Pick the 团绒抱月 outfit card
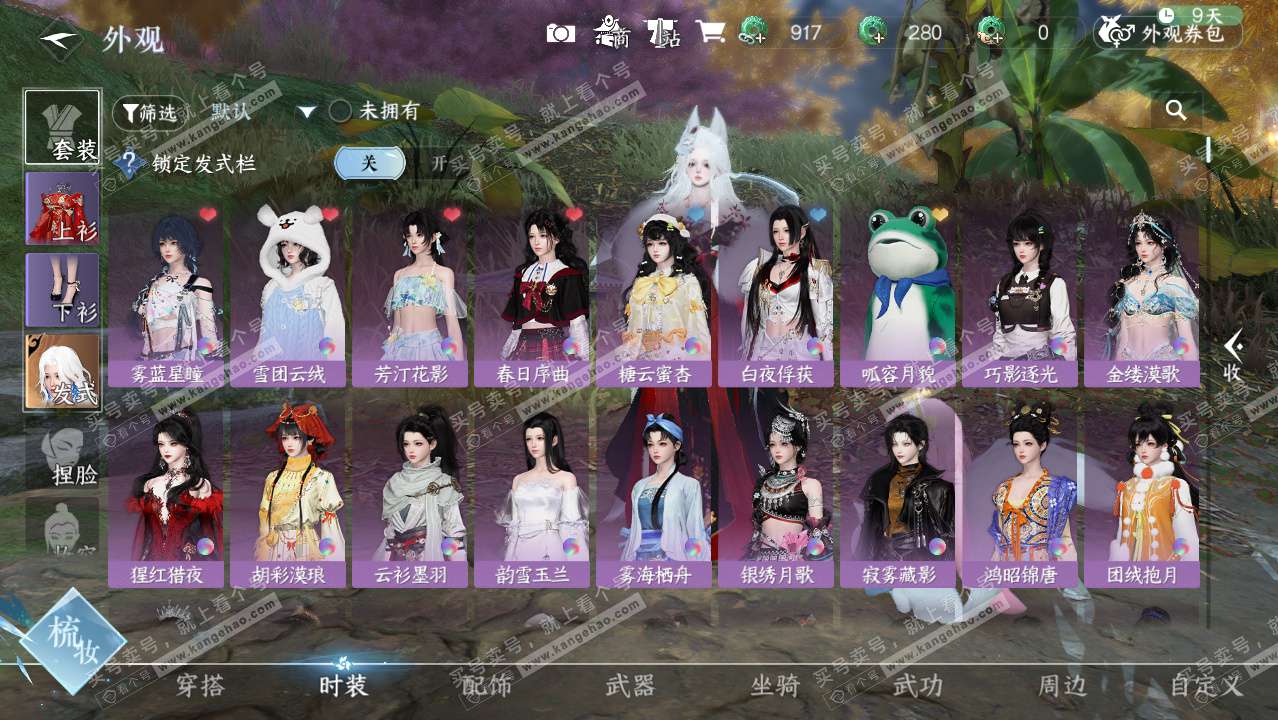This screenshot has width=1278, height=720. click(x=1141, y=498)
